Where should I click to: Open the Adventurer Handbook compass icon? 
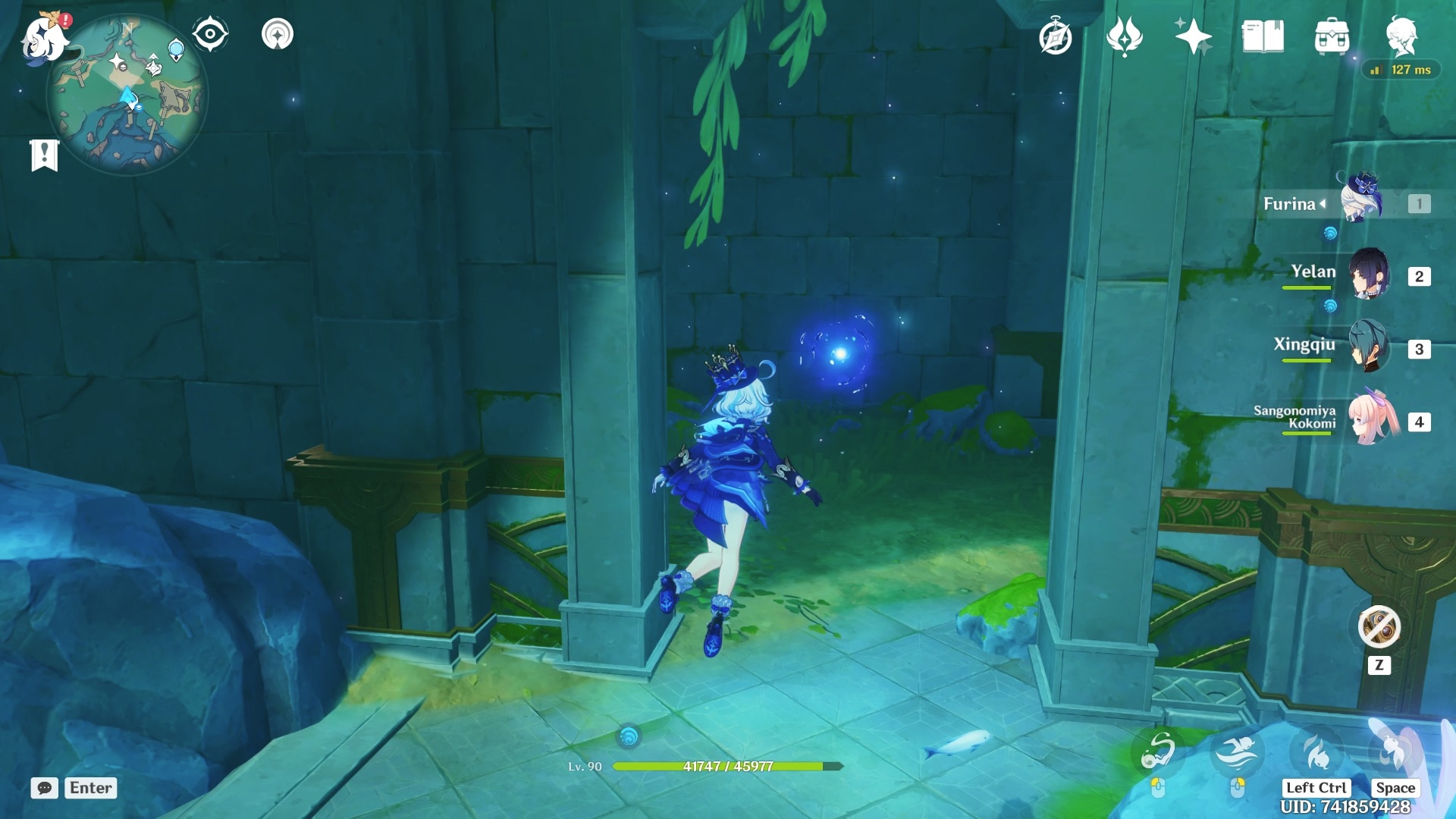pyautogui.click(x=1055, y=34)
